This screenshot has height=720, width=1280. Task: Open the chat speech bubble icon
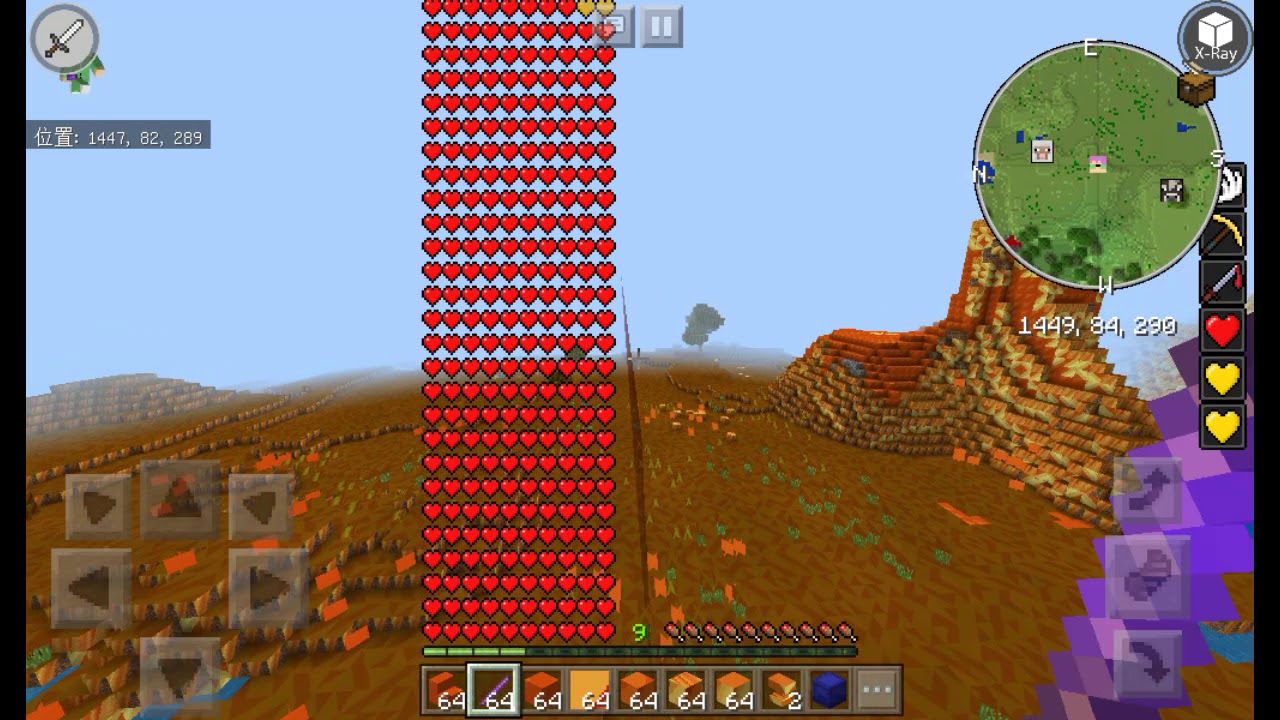coord(614,27)
